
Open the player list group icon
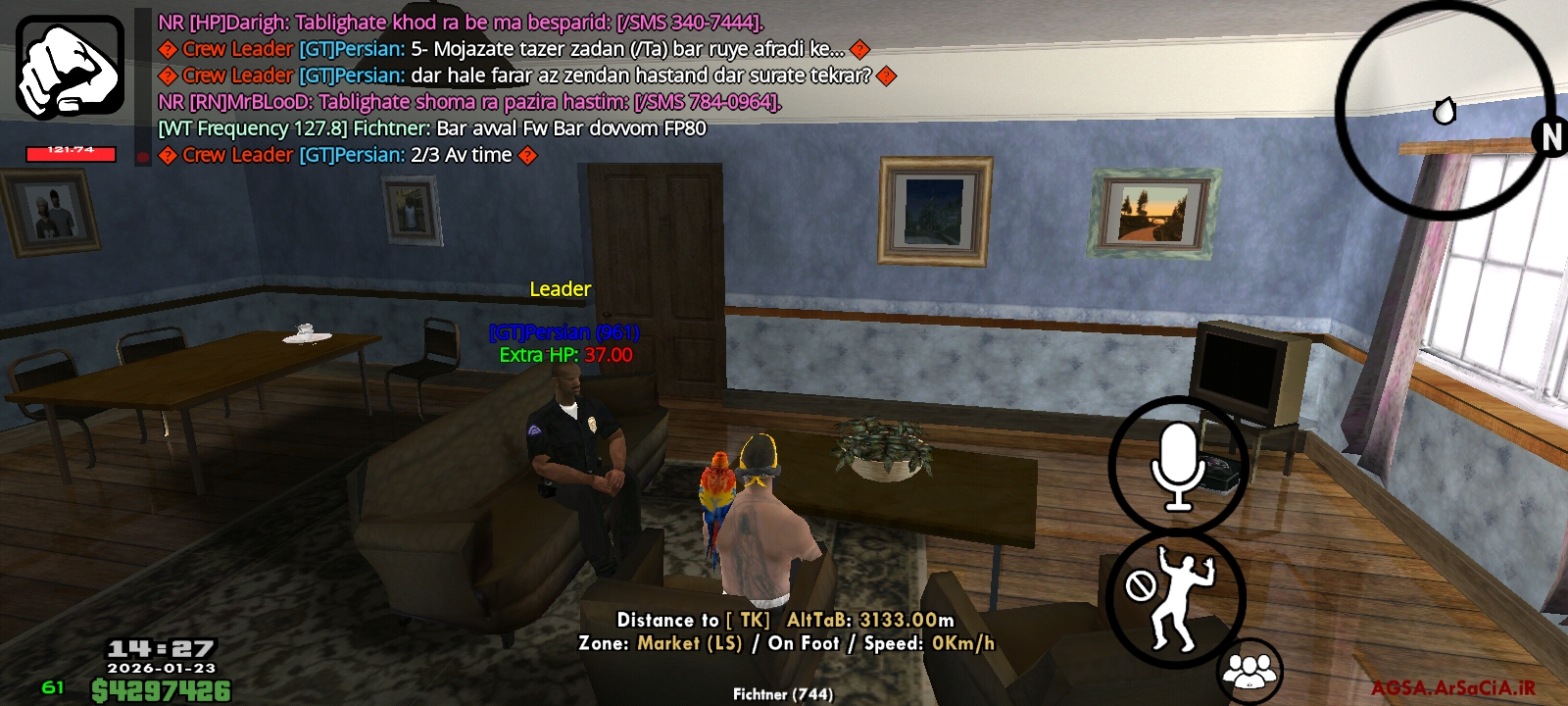coord(1249,672)
